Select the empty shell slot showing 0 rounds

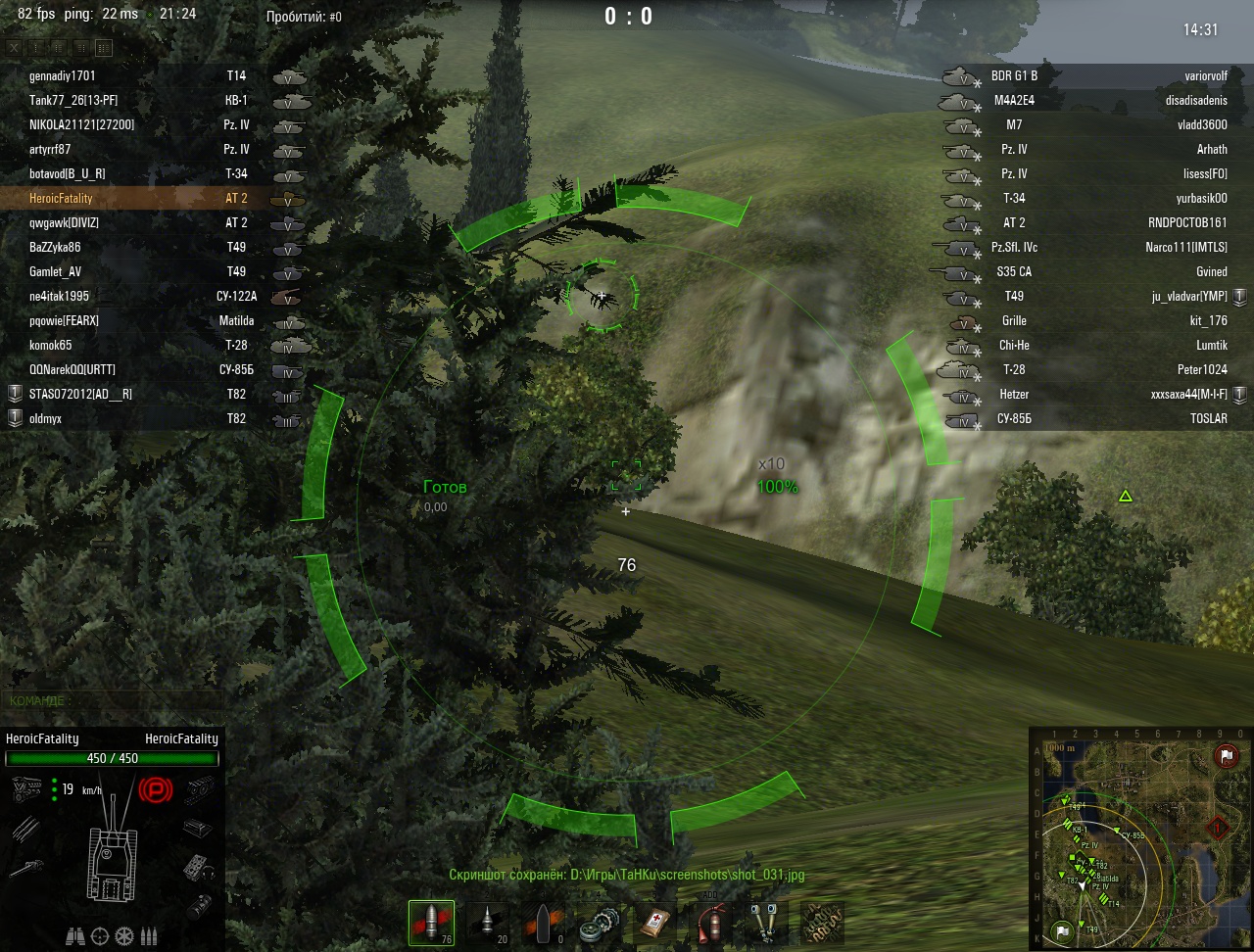(x=543, y=923)
